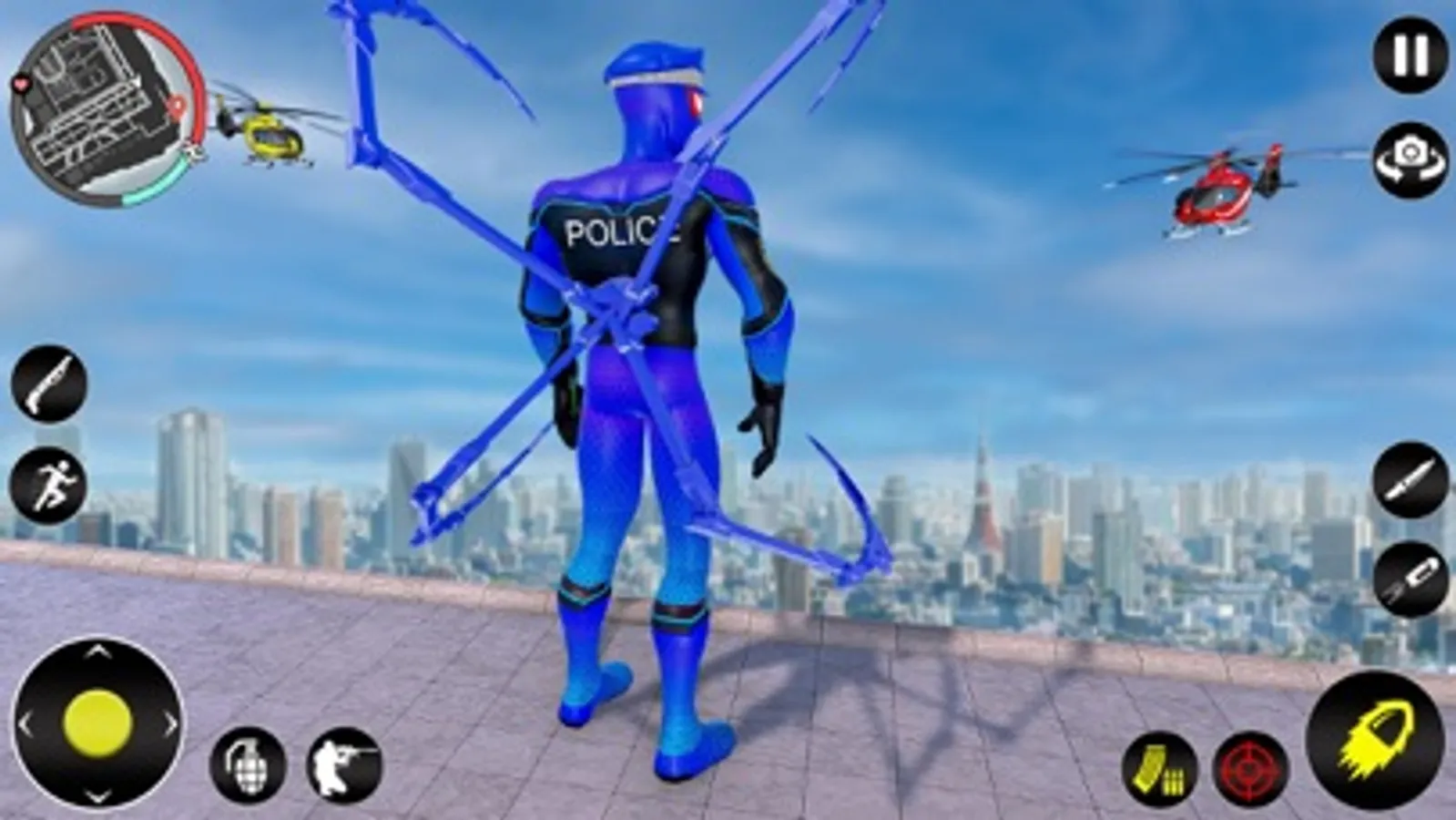Click the heart health indicator on the minimap
Image resolution: width=1456 pixels, height=820 pixels.
coord(18,85)
